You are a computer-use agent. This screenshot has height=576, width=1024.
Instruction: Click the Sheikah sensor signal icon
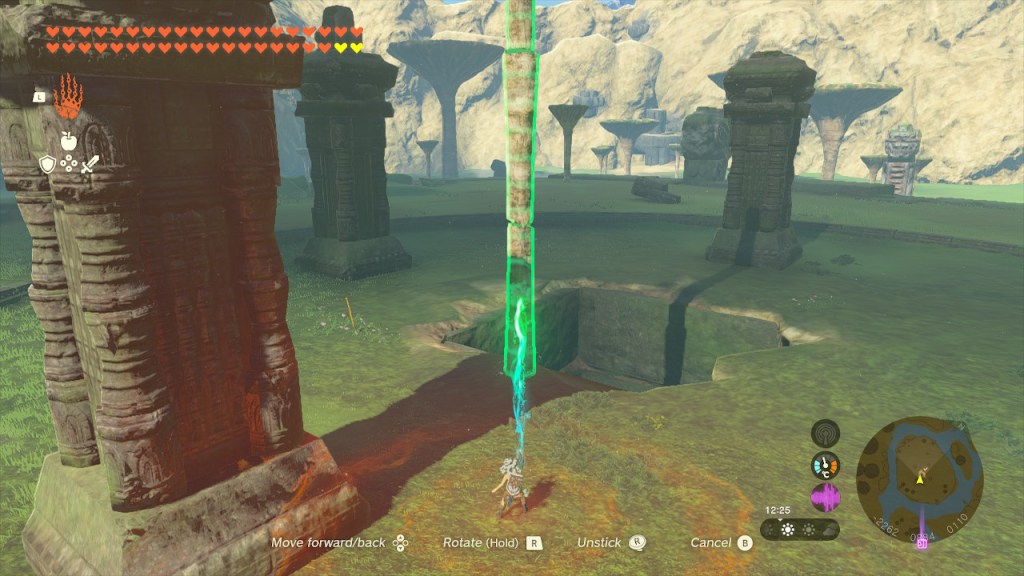(825, 432)
